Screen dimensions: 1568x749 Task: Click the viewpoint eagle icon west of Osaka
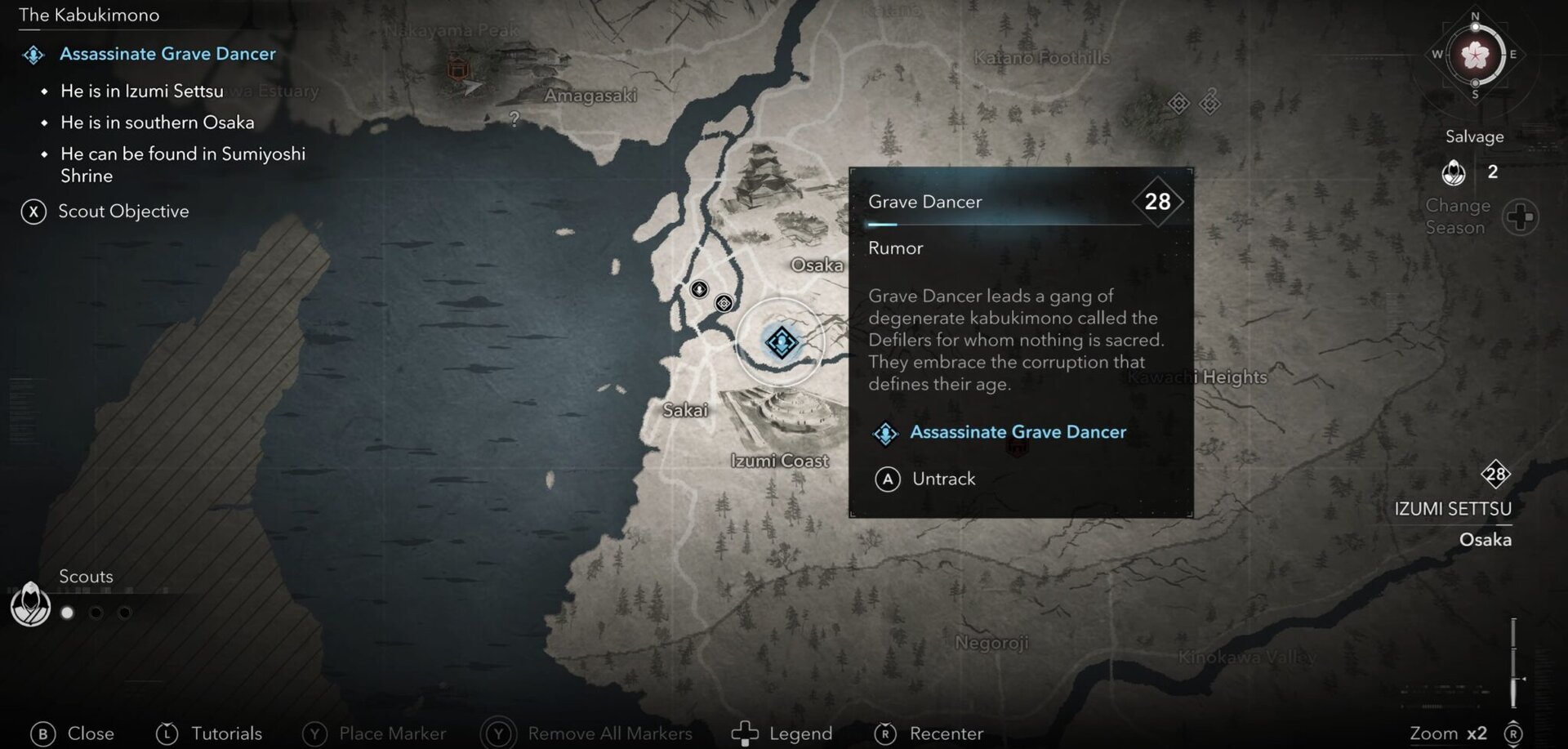[699, 290]
